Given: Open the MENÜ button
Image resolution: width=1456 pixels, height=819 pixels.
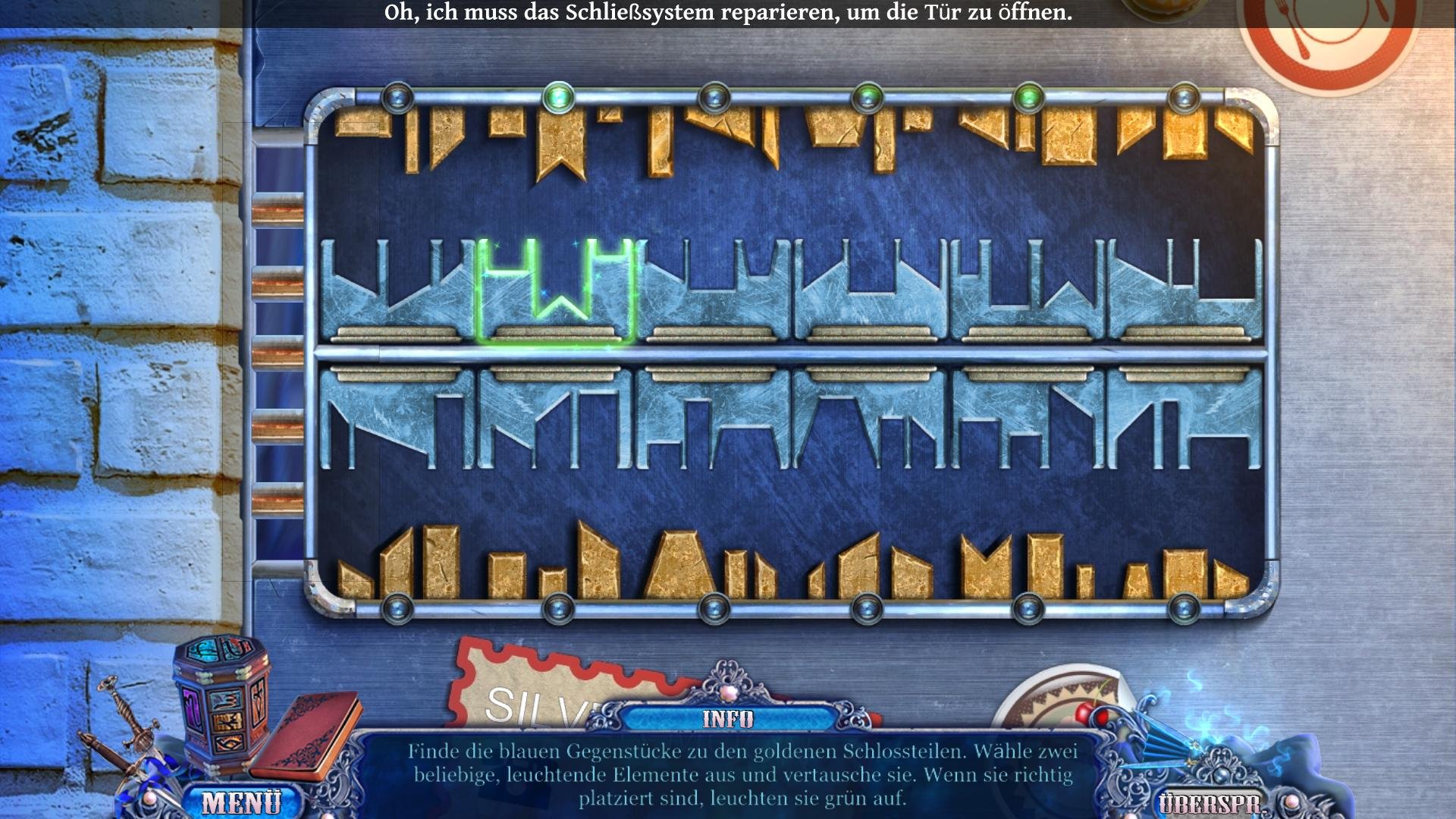Looking at the screenshot, I should click(x=241, y=802).
